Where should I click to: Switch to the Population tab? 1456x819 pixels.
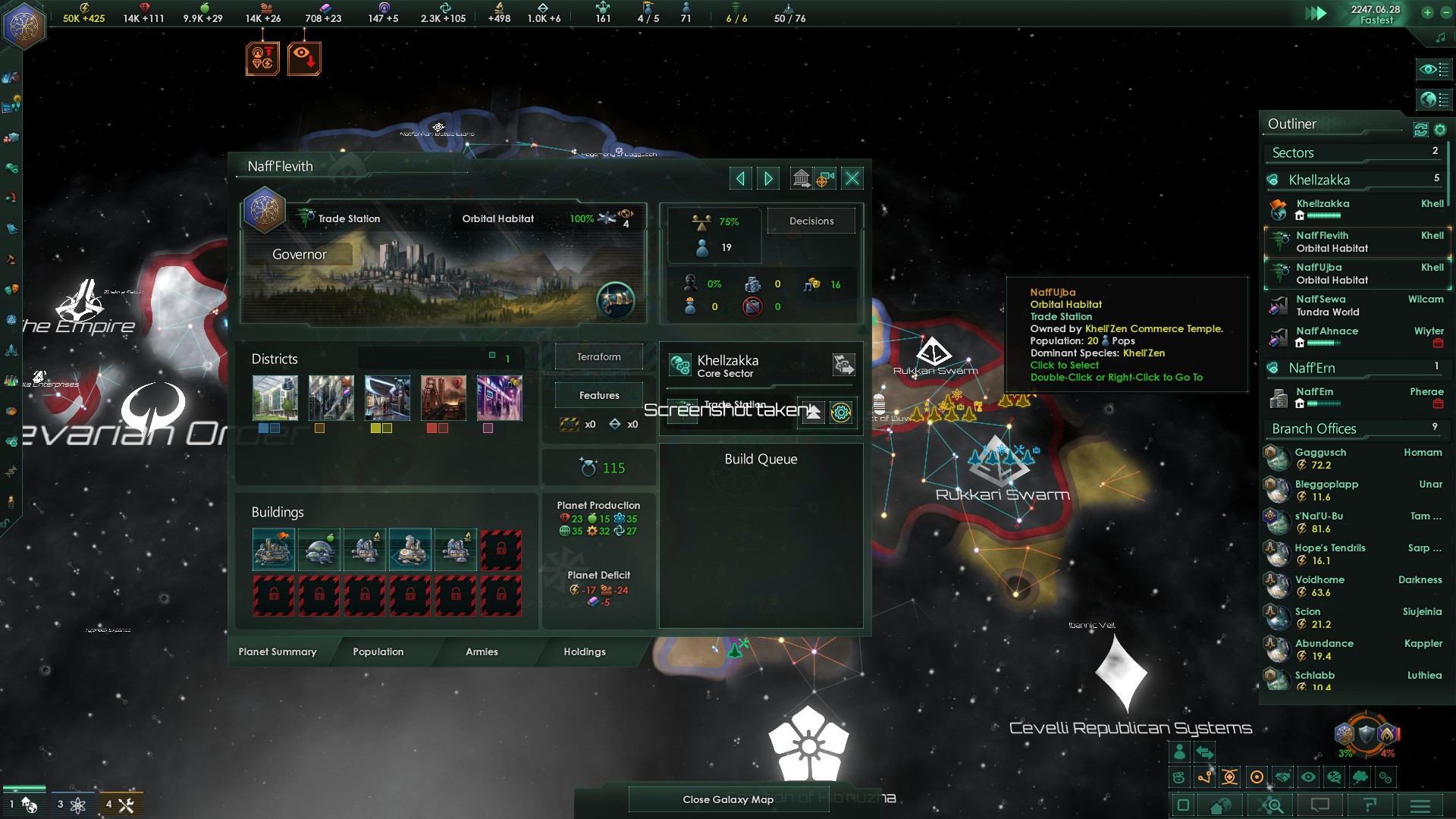(377, 651)
